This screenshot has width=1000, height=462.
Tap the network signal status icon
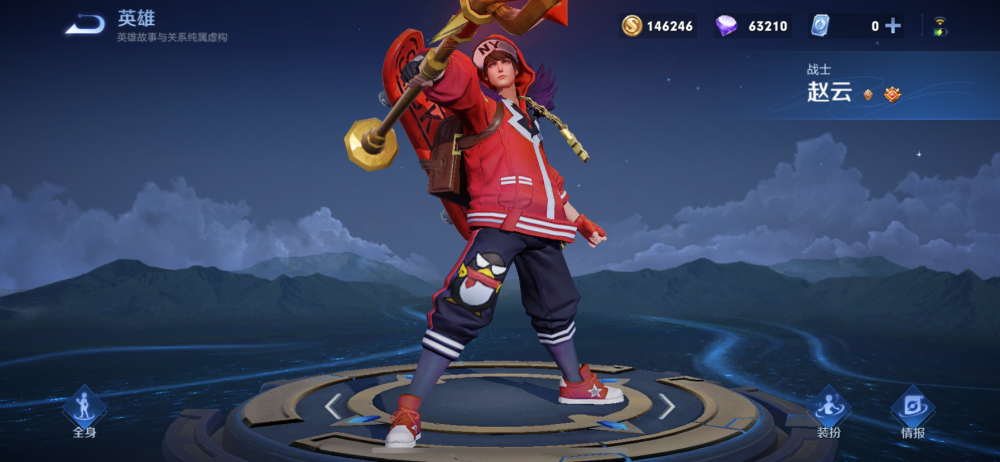(x=940, y=26)
